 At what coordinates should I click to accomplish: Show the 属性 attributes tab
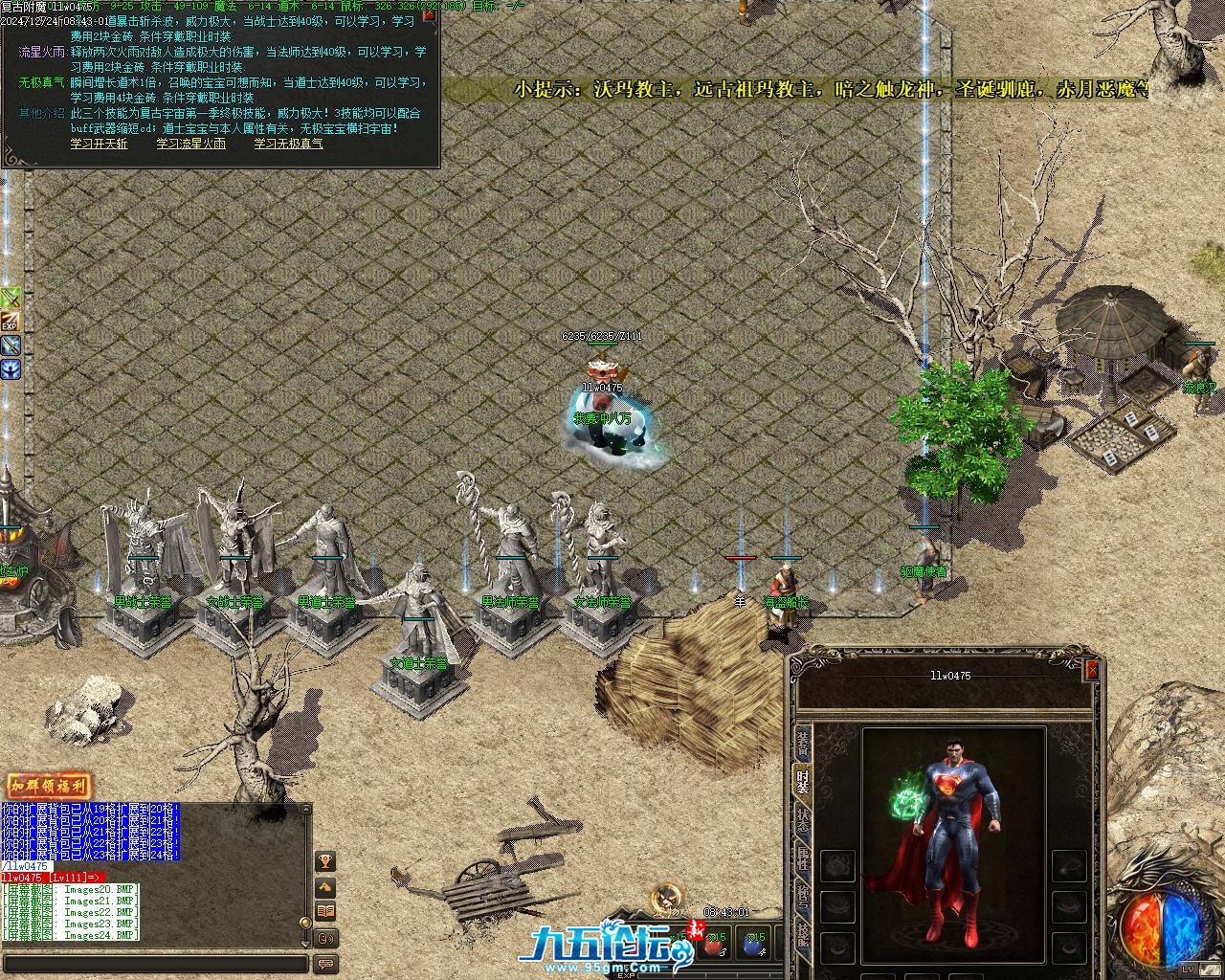[802, 860]
